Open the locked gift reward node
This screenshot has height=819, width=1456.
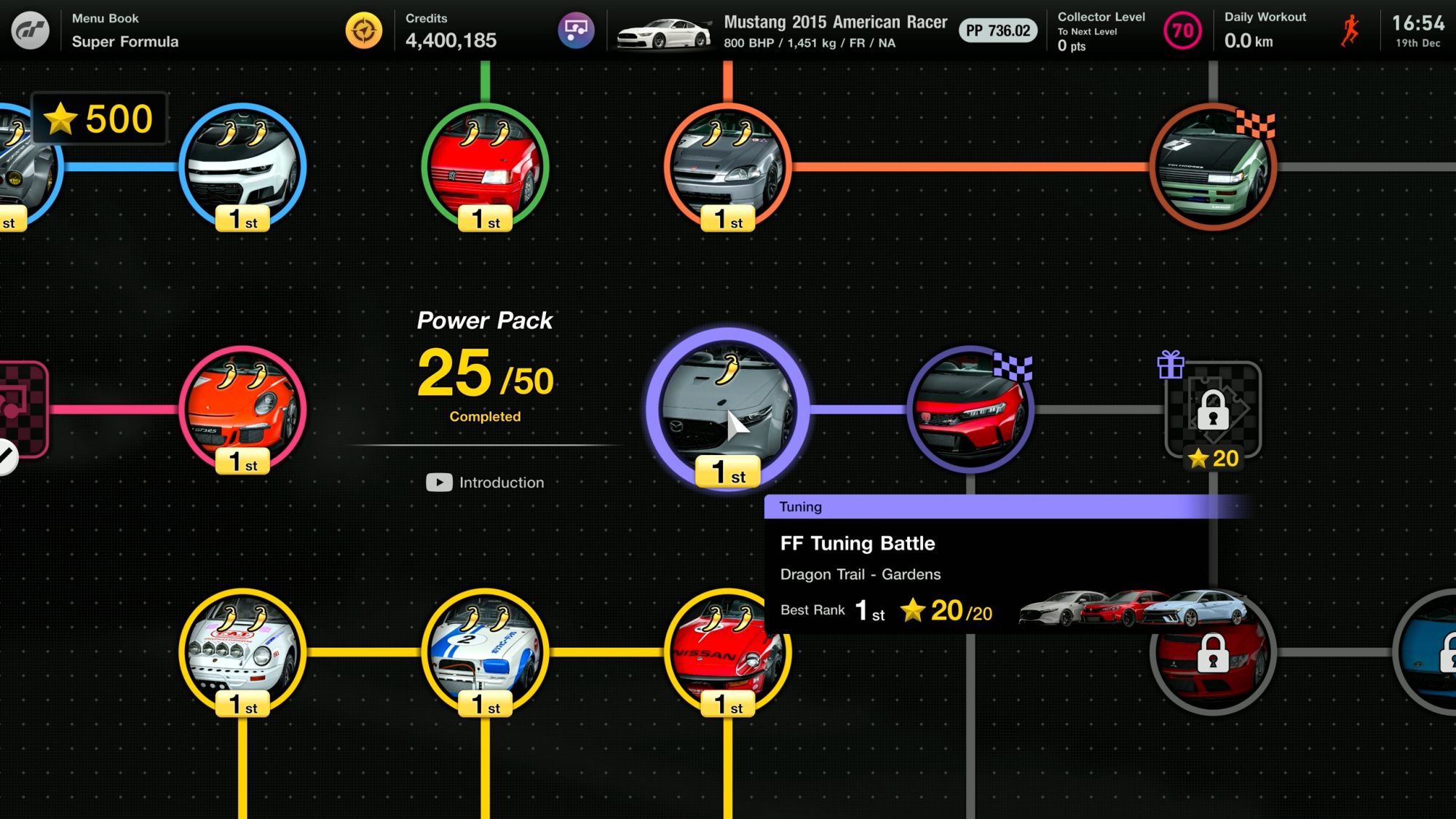(1213, 411)
